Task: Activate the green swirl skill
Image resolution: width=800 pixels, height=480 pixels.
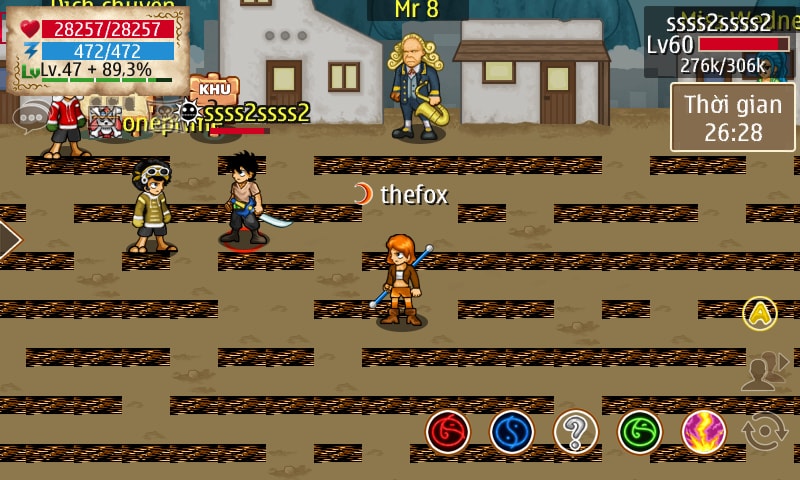Action: tap(640, 432)
